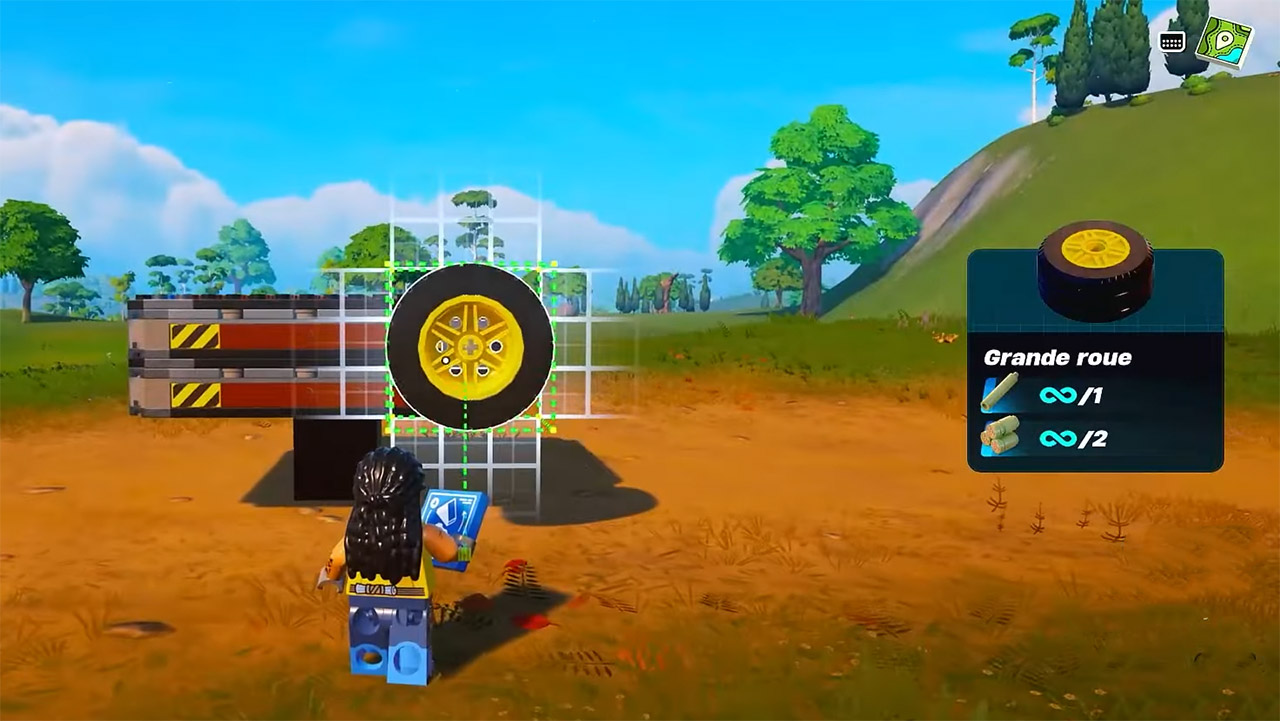The height and width of the screenshot is (721, 1280).
Task: Click the Grande roue title text
Action: point(1060,355)
